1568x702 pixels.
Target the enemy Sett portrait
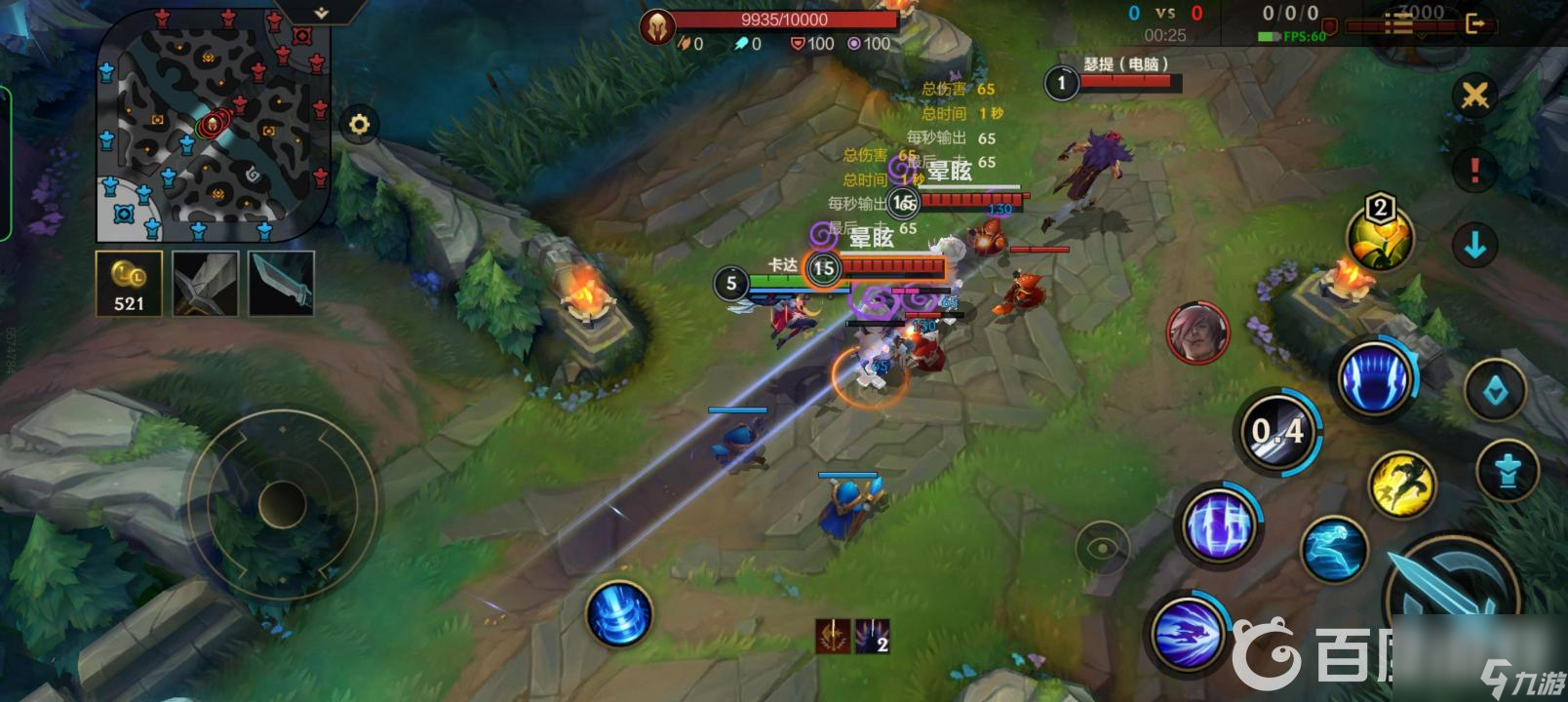(x=1197, y=332)
